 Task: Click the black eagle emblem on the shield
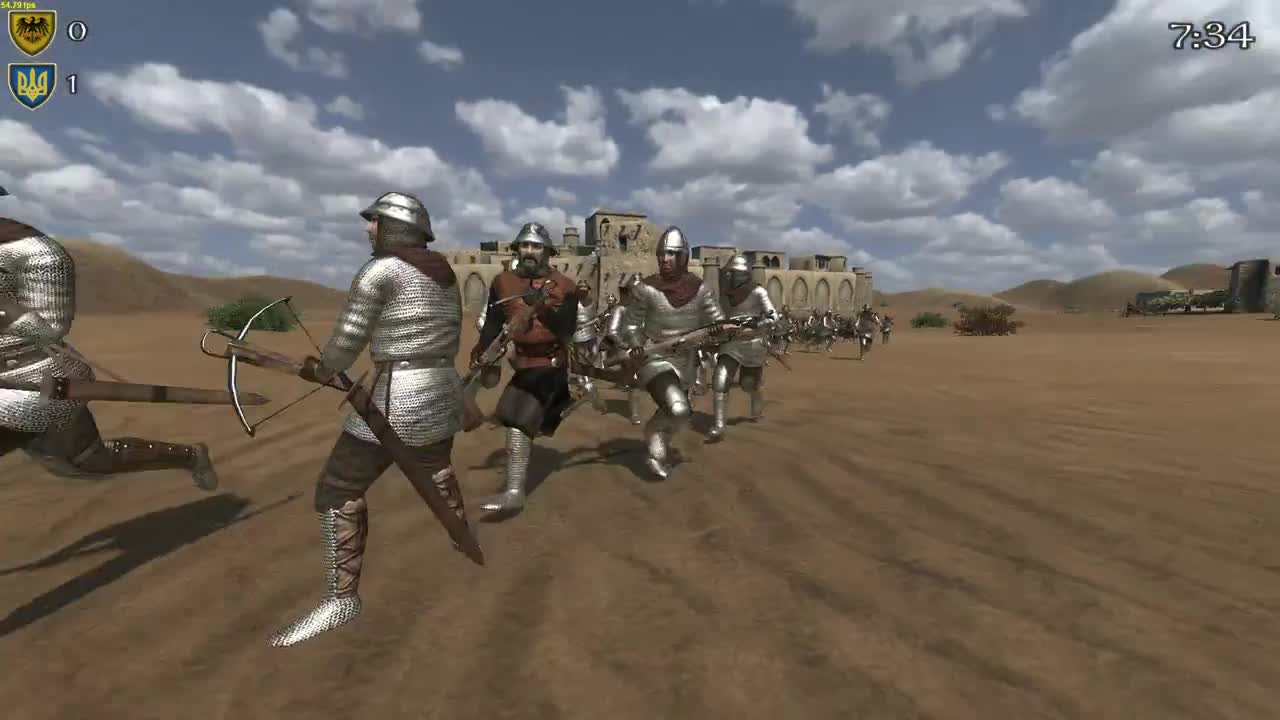tap(33, 29)
